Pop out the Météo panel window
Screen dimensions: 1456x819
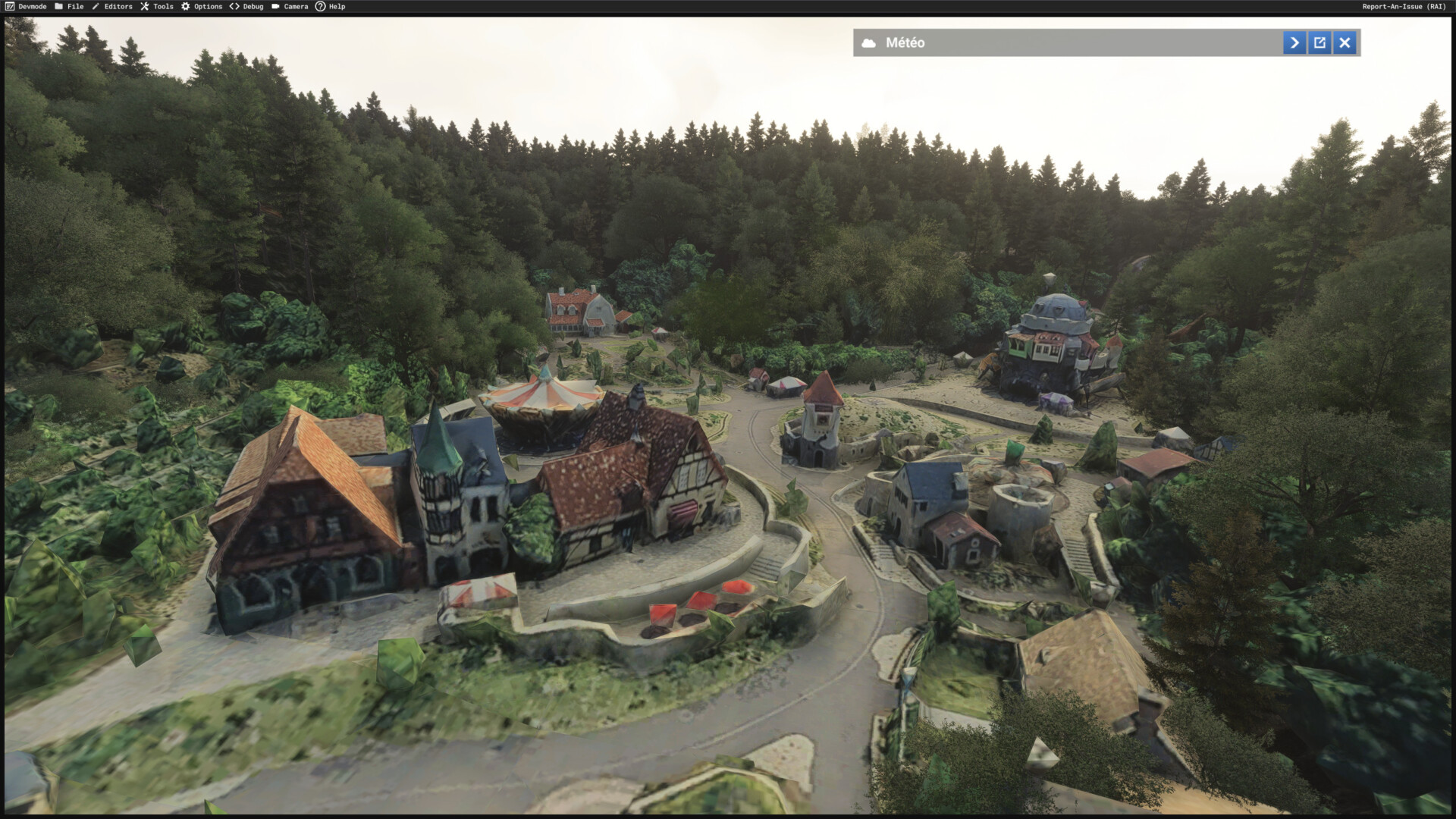[1319, 43]
